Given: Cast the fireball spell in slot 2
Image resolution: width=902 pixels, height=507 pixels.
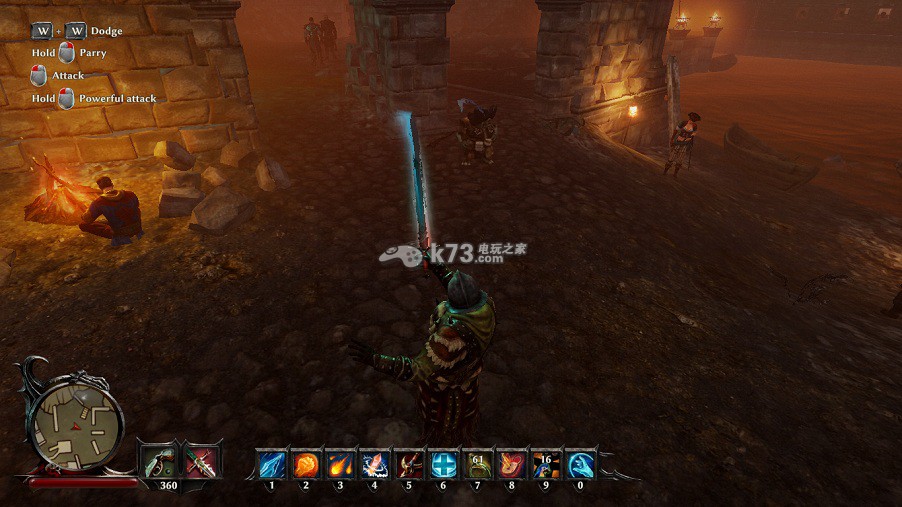Looking at the screenshot, I should 306,464.
